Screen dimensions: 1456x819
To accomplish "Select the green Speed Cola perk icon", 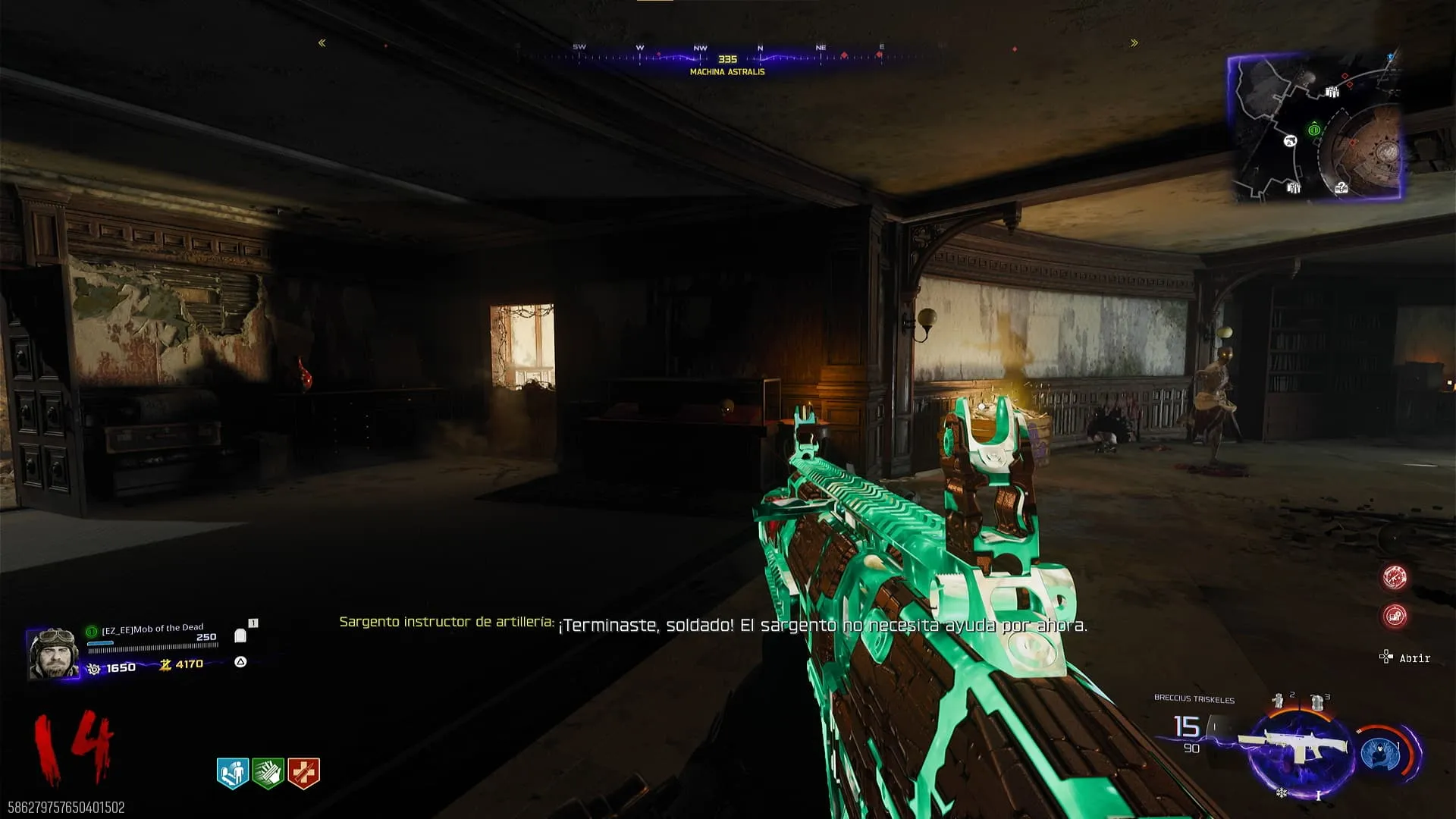I will tap(268, 773).
